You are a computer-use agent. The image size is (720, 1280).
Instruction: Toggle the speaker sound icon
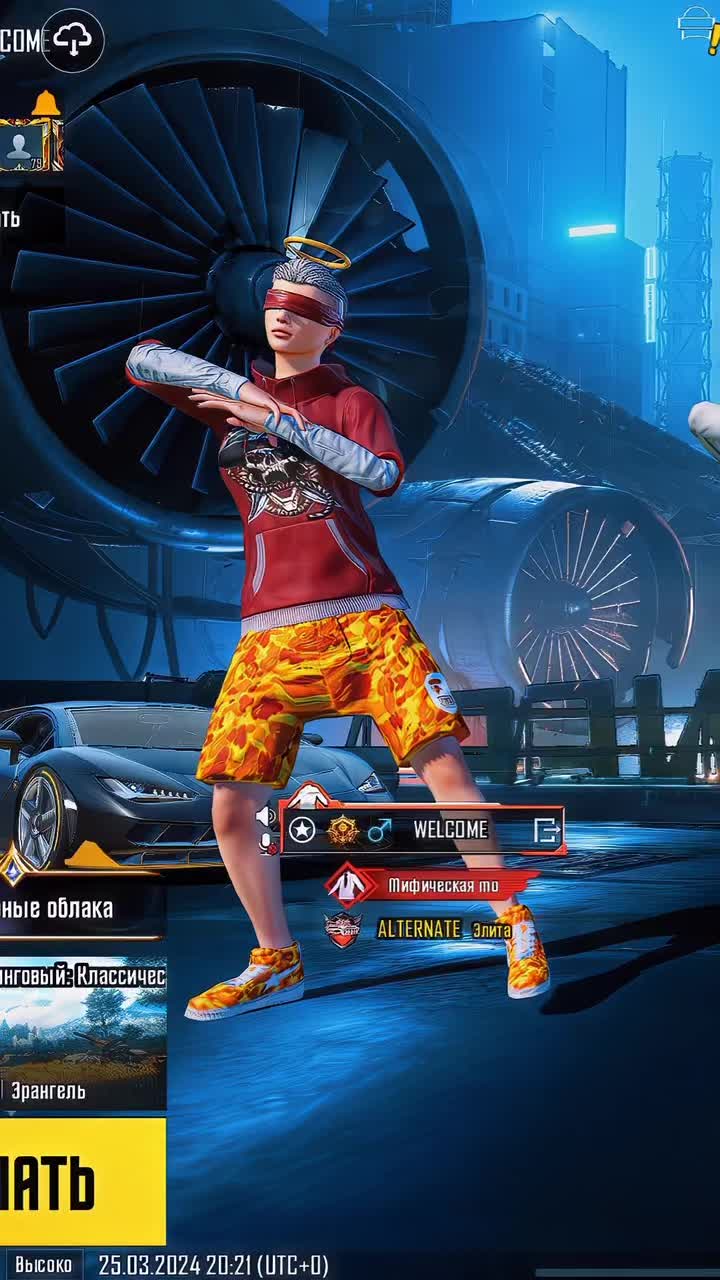pyautogui.click(x=266, y=817)
